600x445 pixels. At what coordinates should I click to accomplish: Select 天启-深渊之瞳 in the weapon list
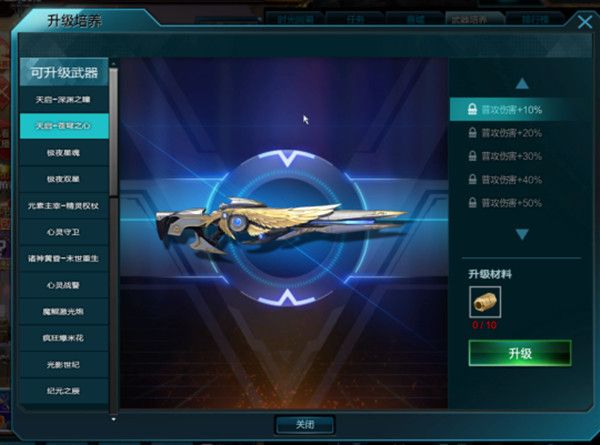64,100
